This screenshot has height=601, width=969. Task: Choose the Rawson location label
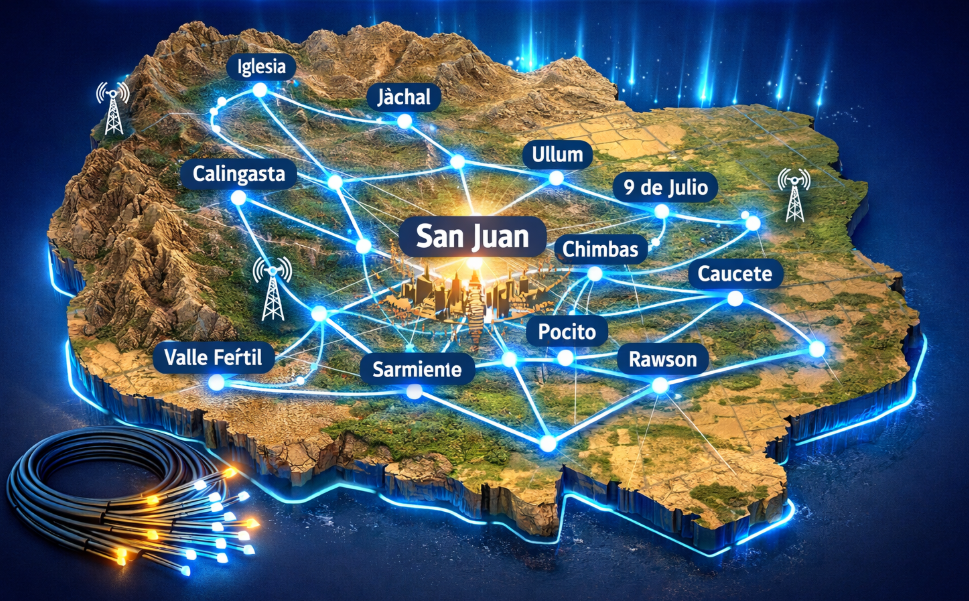click(x=662, y=359)
